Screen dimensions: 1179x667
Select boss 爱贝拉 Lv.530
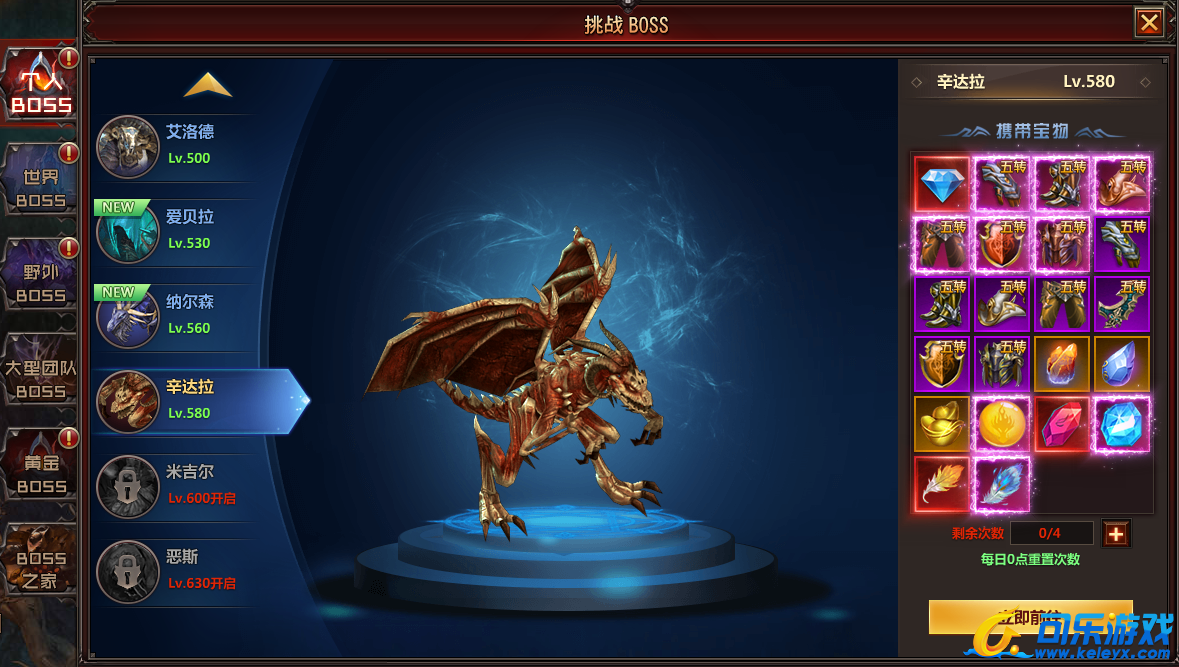[175, 231]
